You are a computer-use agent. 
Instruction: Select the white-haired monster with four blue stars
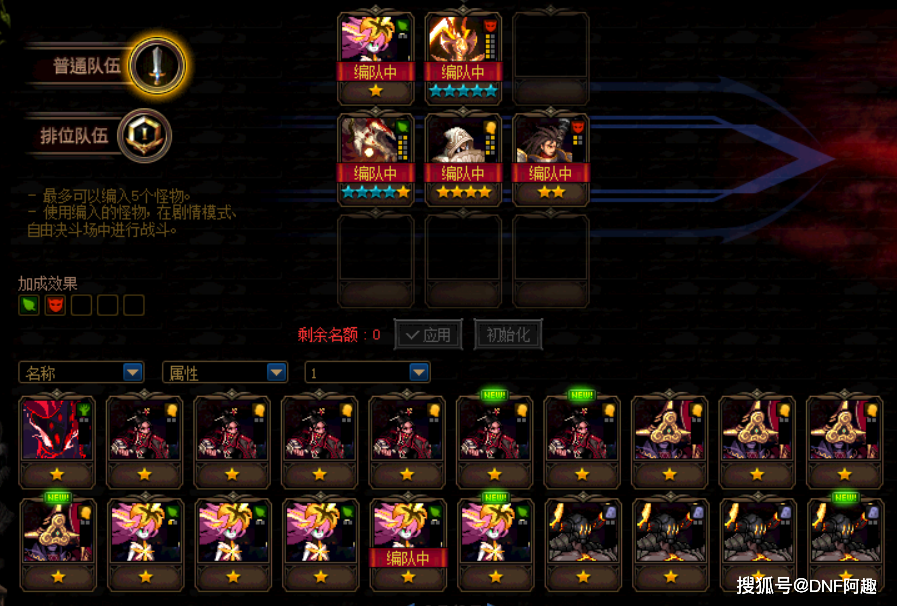pos(376,159)
